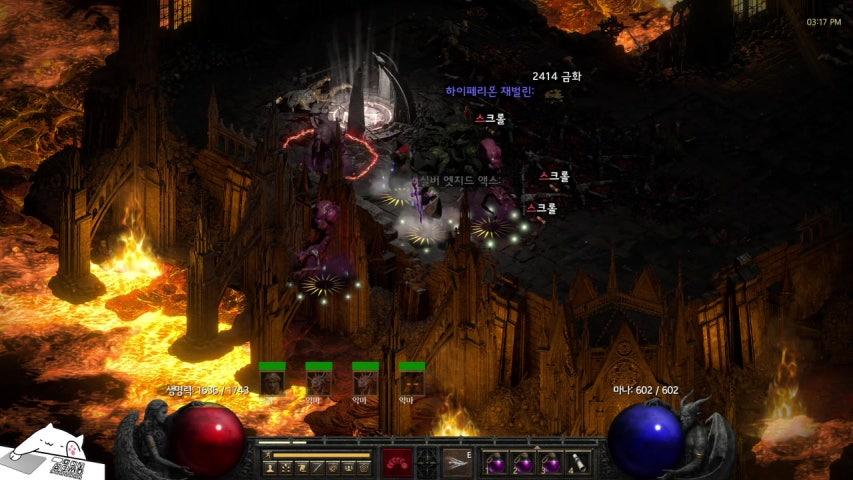This screenshot has width=853, height=480.
Task: Use the scroll in belt slot 4
Action: pyautogui.click(x=577, y=463)
